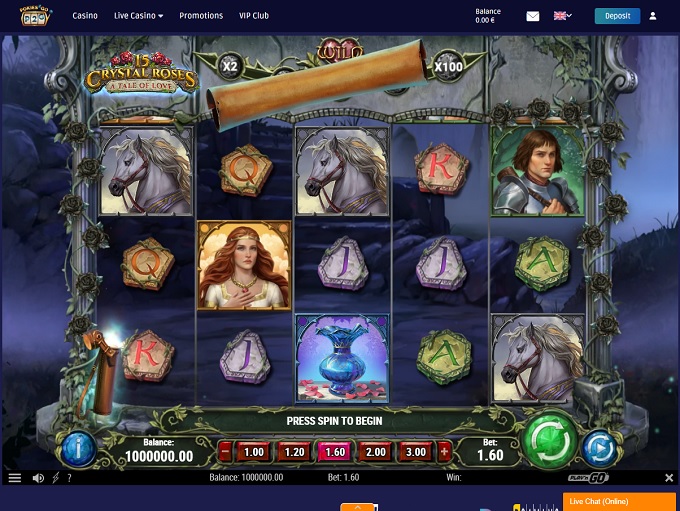Open the paytable info button
The width and height of the screenshot is (680, 511).
pyautogui.click(x=79, y=449)
